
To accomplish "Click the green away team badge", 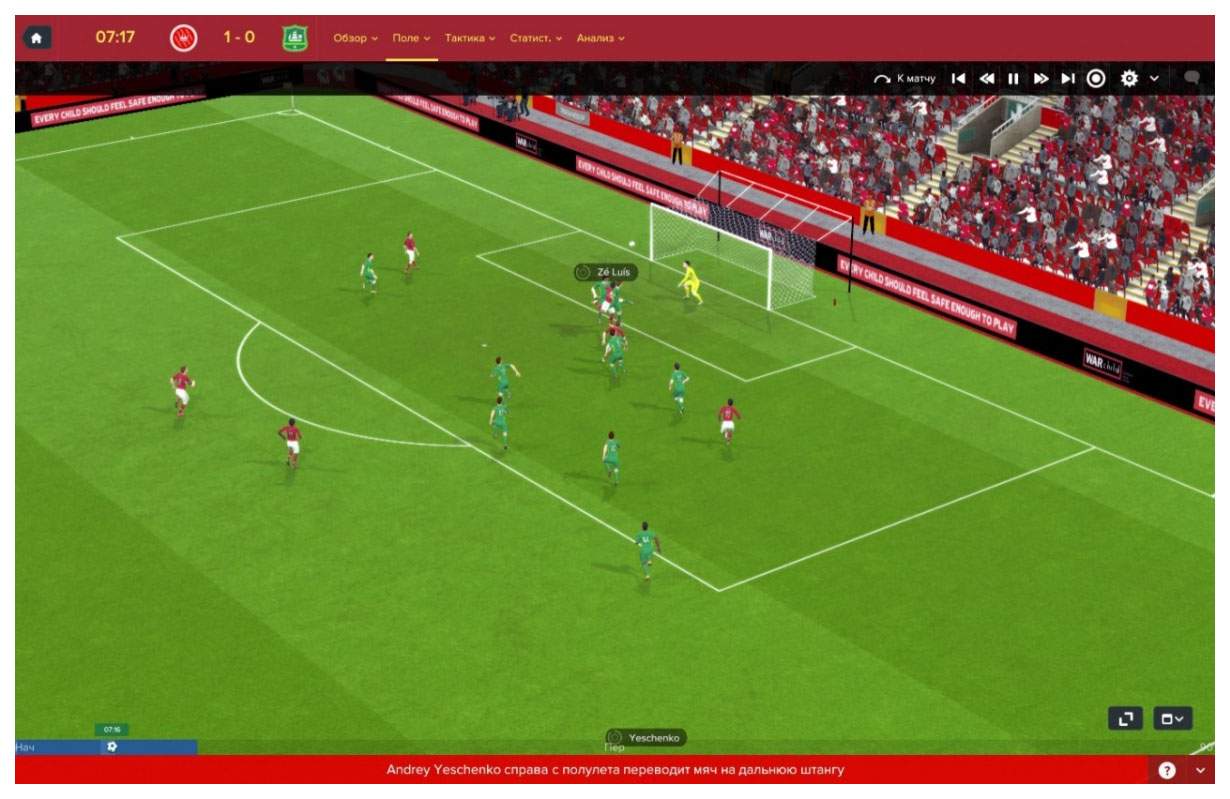I will coord(295,38).
